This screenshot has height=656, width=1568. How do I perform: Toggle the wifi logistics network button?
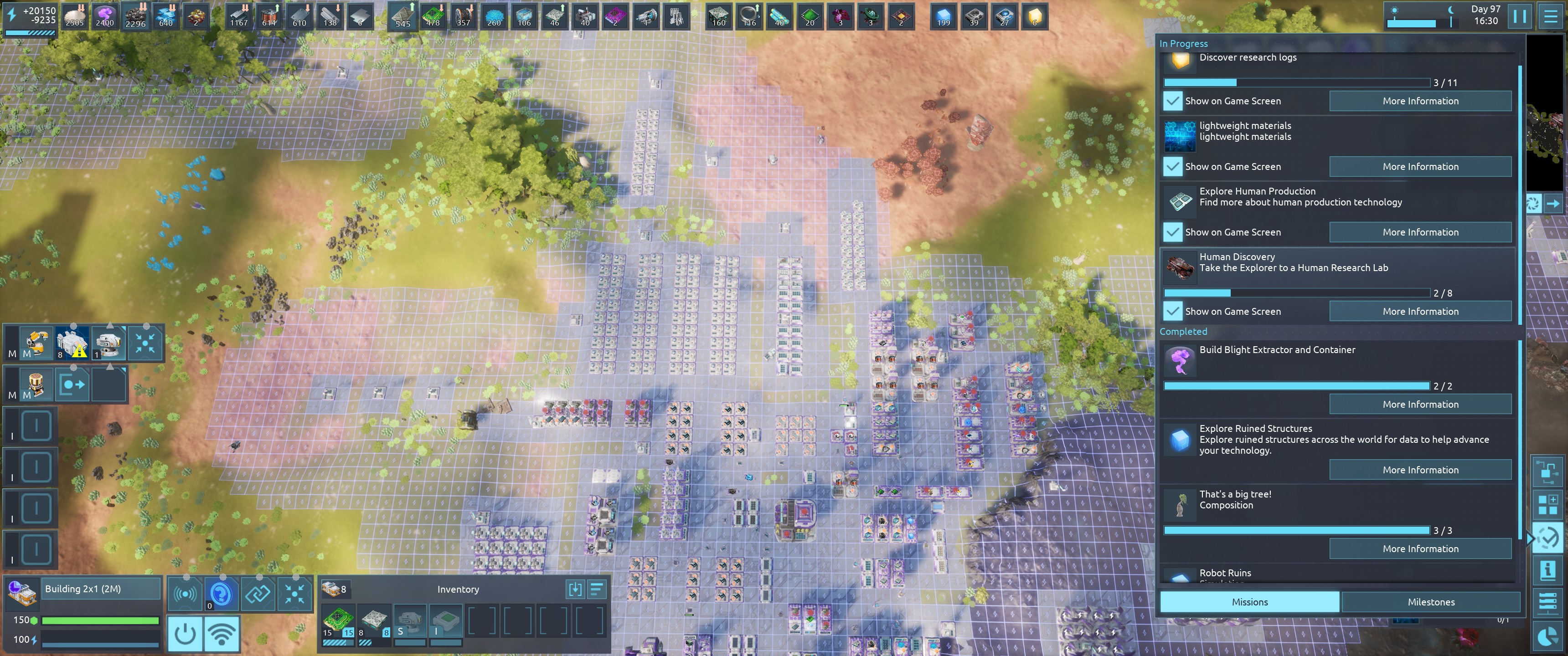pyautogui.click(x=222, y=634)
